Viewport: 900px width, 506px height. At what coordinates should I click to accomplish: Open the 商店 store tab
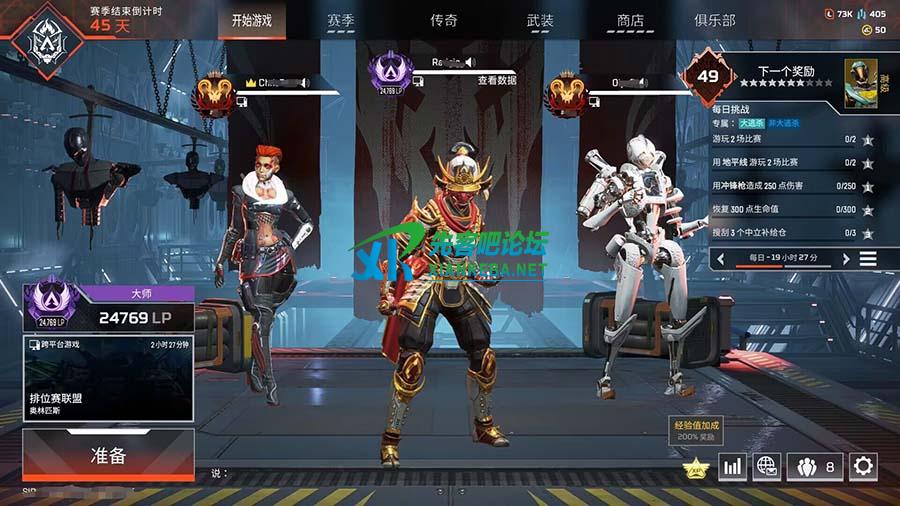(630, 20)
